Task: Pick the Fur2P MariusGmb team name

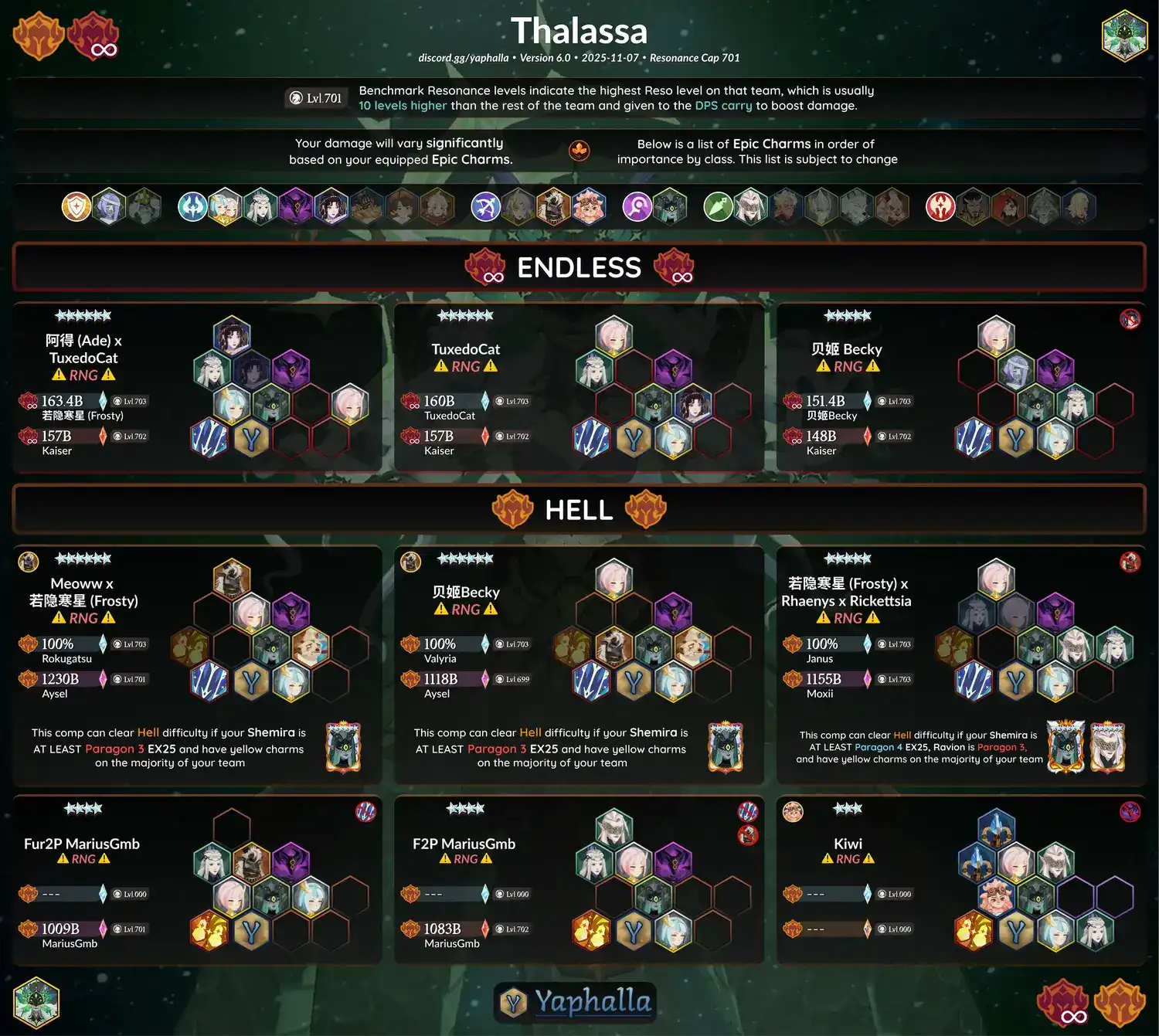Action: [x=82, y=844]
